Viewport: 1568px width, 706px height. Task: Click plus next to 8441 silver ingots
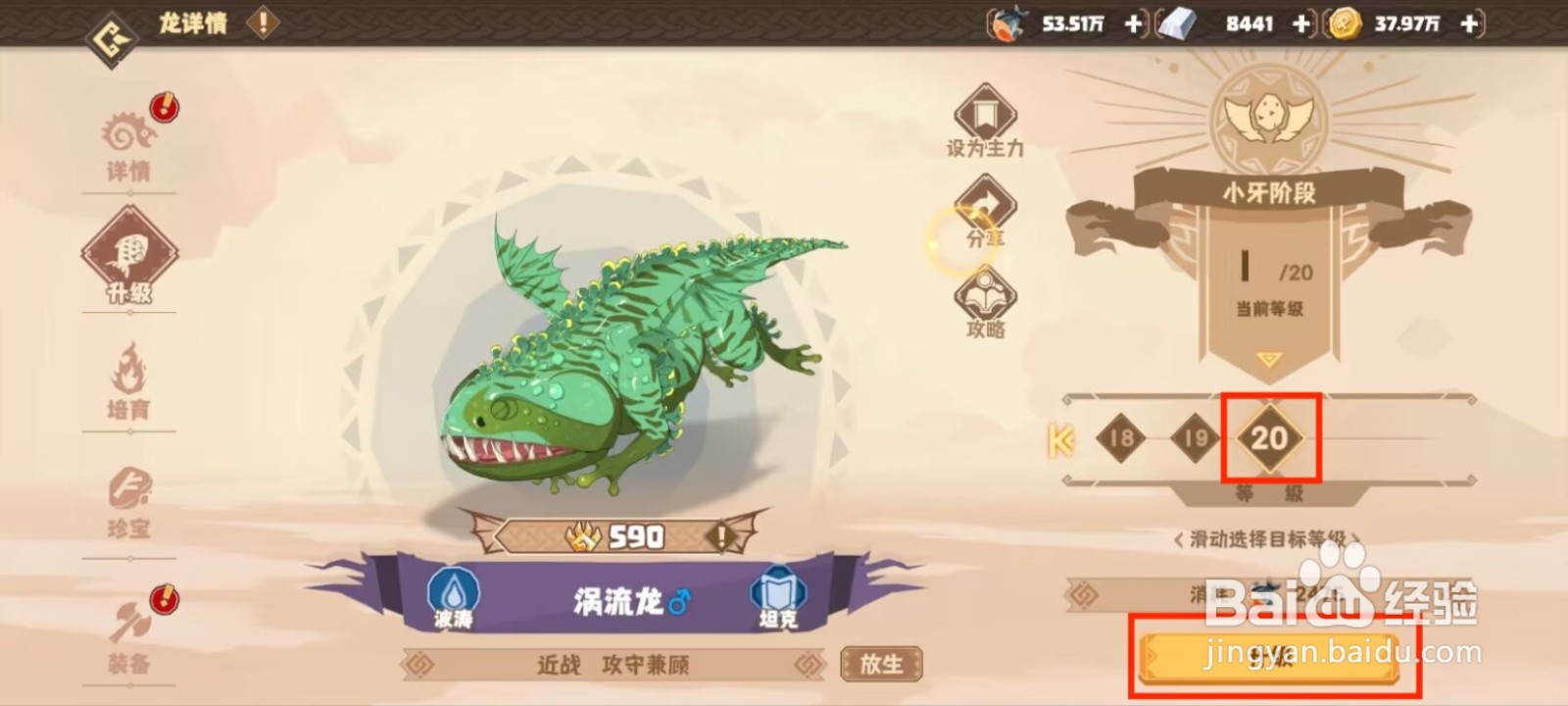point(1300,24)
